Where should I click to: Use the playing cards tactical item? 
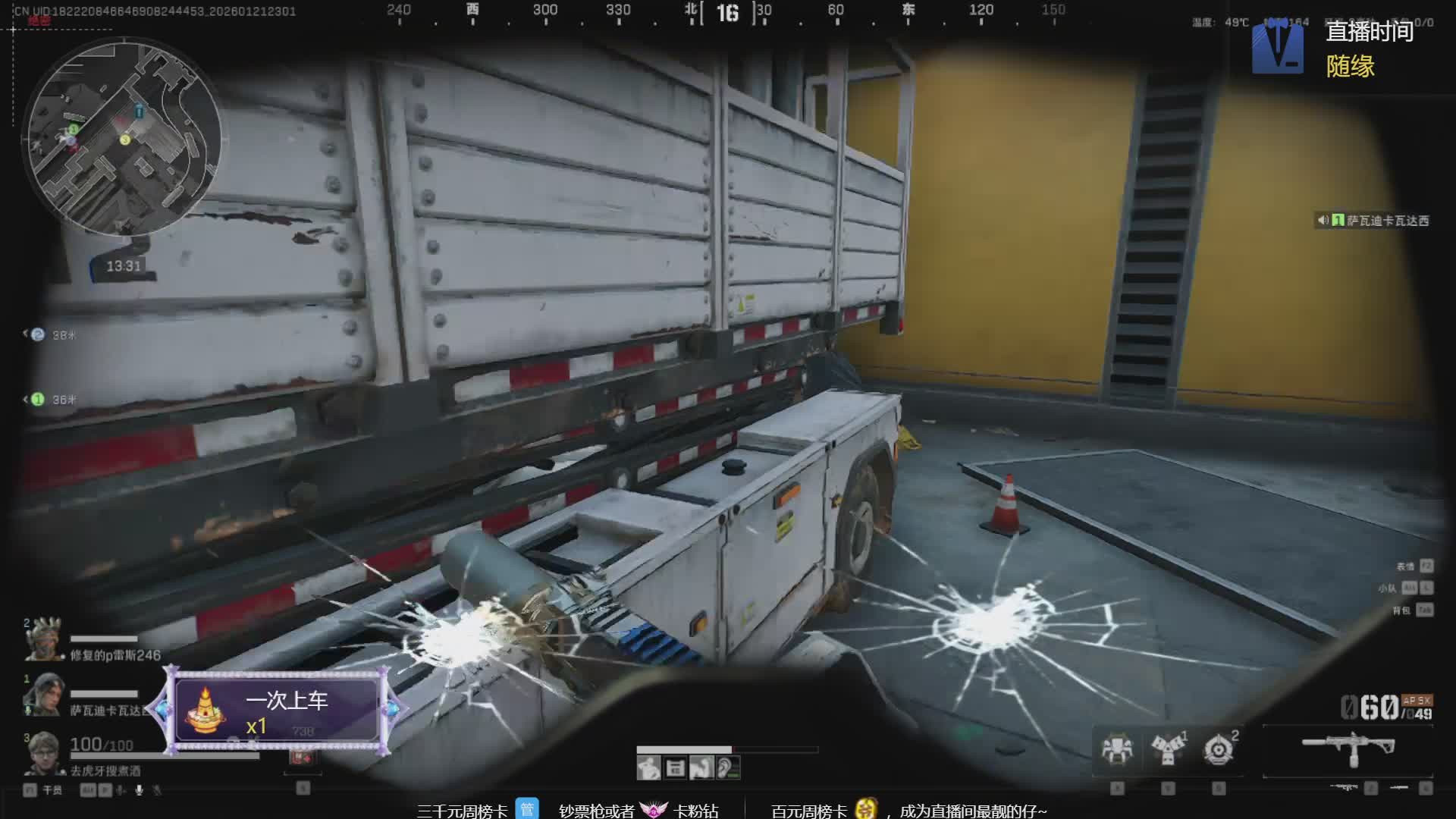1168,748
